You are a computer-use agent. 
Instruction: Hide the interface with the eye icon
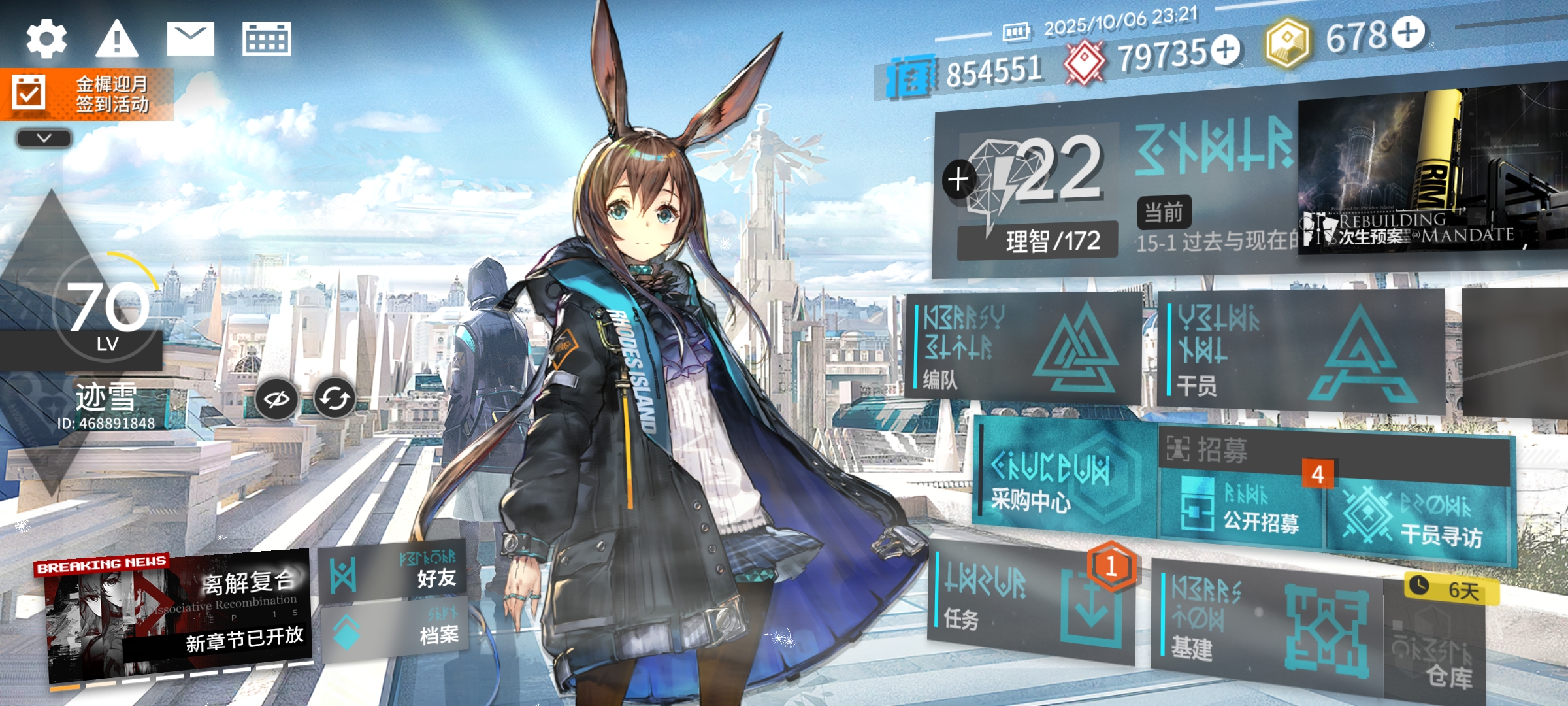click(x=276, y=398)
